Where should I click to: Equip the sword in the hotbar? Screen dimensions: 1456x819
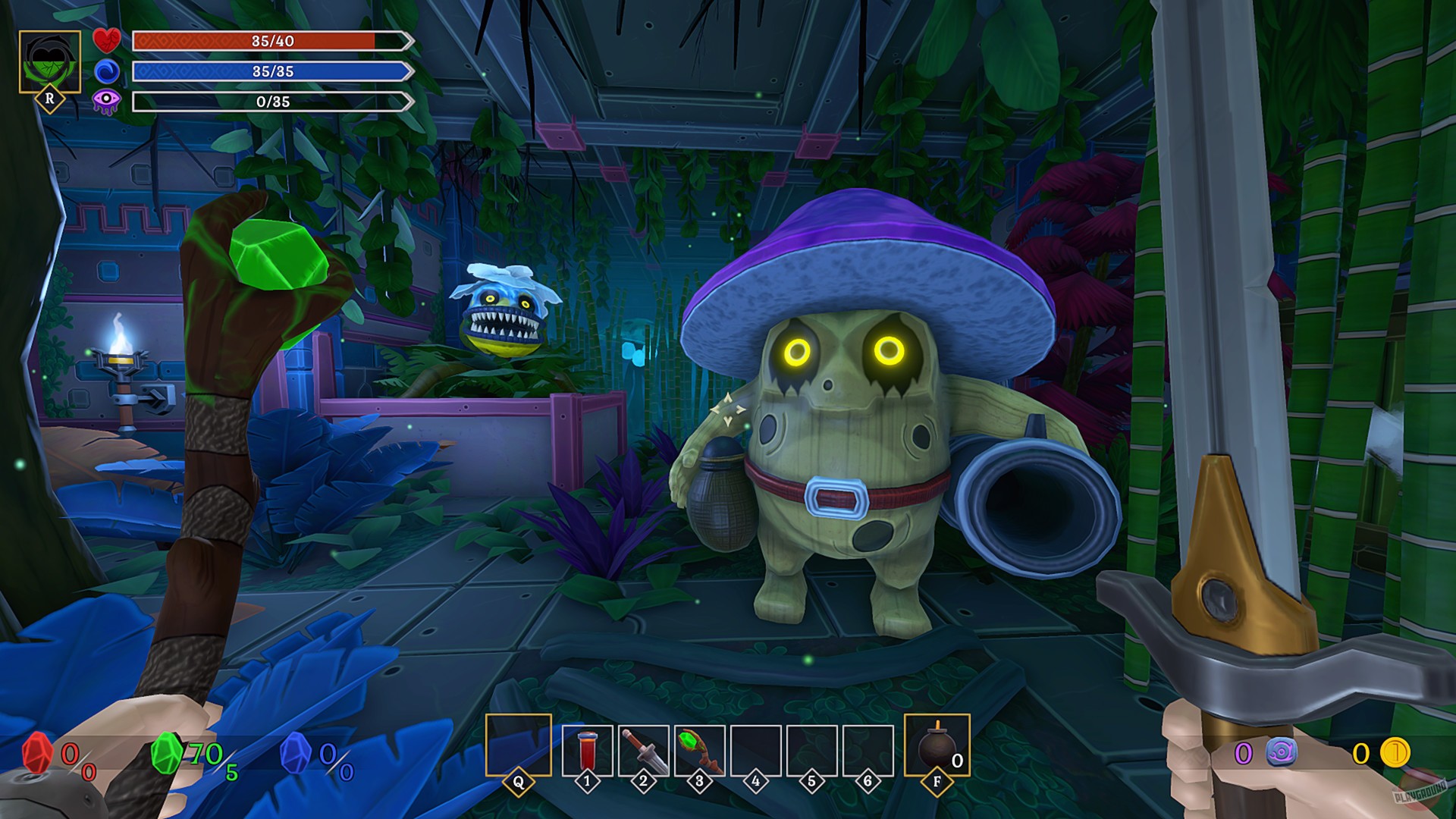pyautogui.click(x=643, y=751)
